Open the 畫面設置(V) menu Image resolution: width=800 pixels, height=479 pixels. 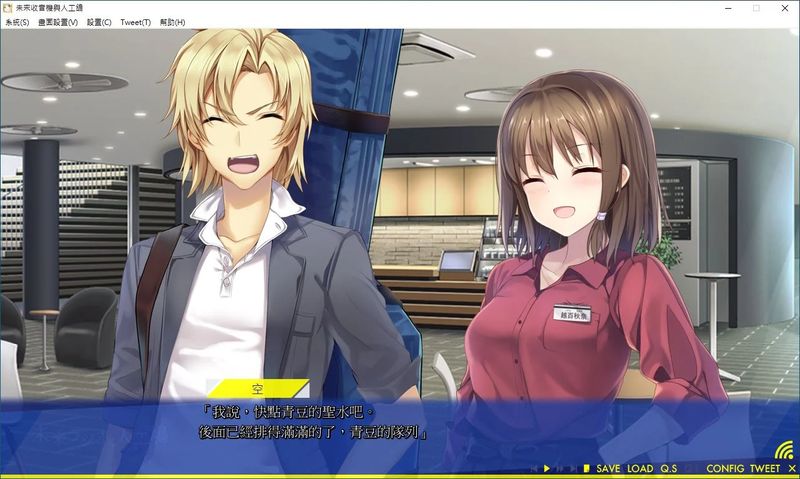pos(58,22)
